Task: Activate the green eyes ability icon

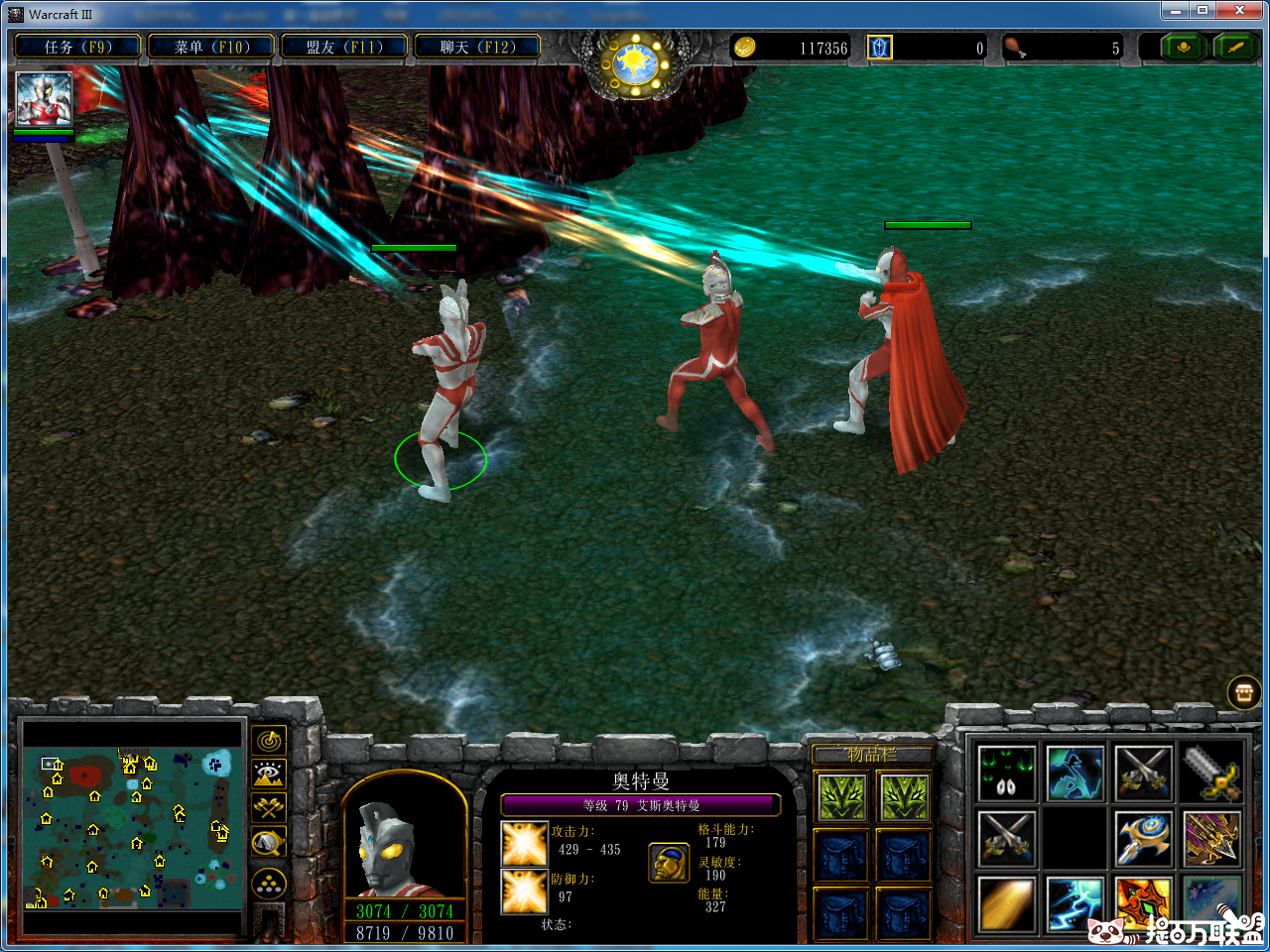Action: point(1006,773)
